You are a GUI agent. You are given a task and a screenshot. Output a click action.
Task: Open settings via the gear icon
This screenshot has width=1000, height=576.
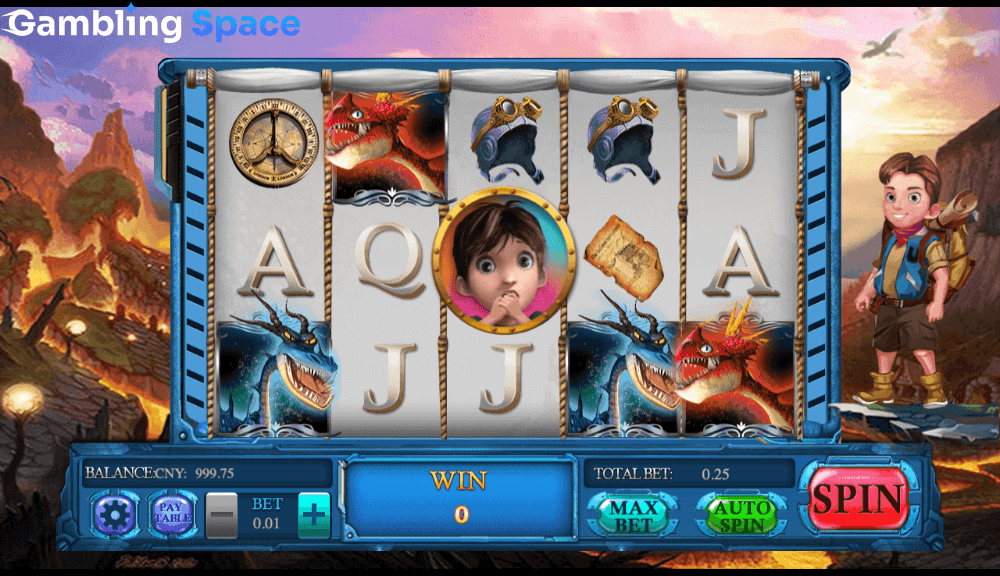pyautogui.click(x=115, y=515)
